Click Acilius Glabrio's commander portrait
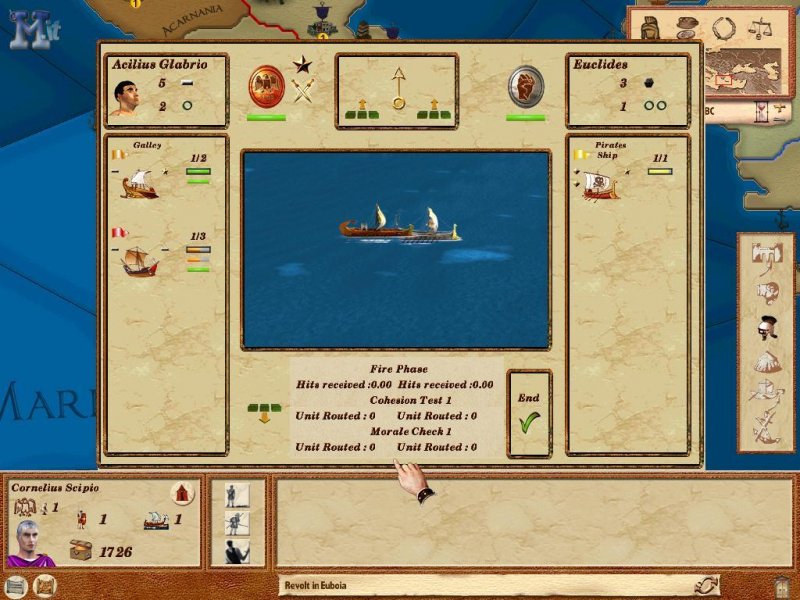This screenshot has width=800, height=600. [x=124, y=98]
